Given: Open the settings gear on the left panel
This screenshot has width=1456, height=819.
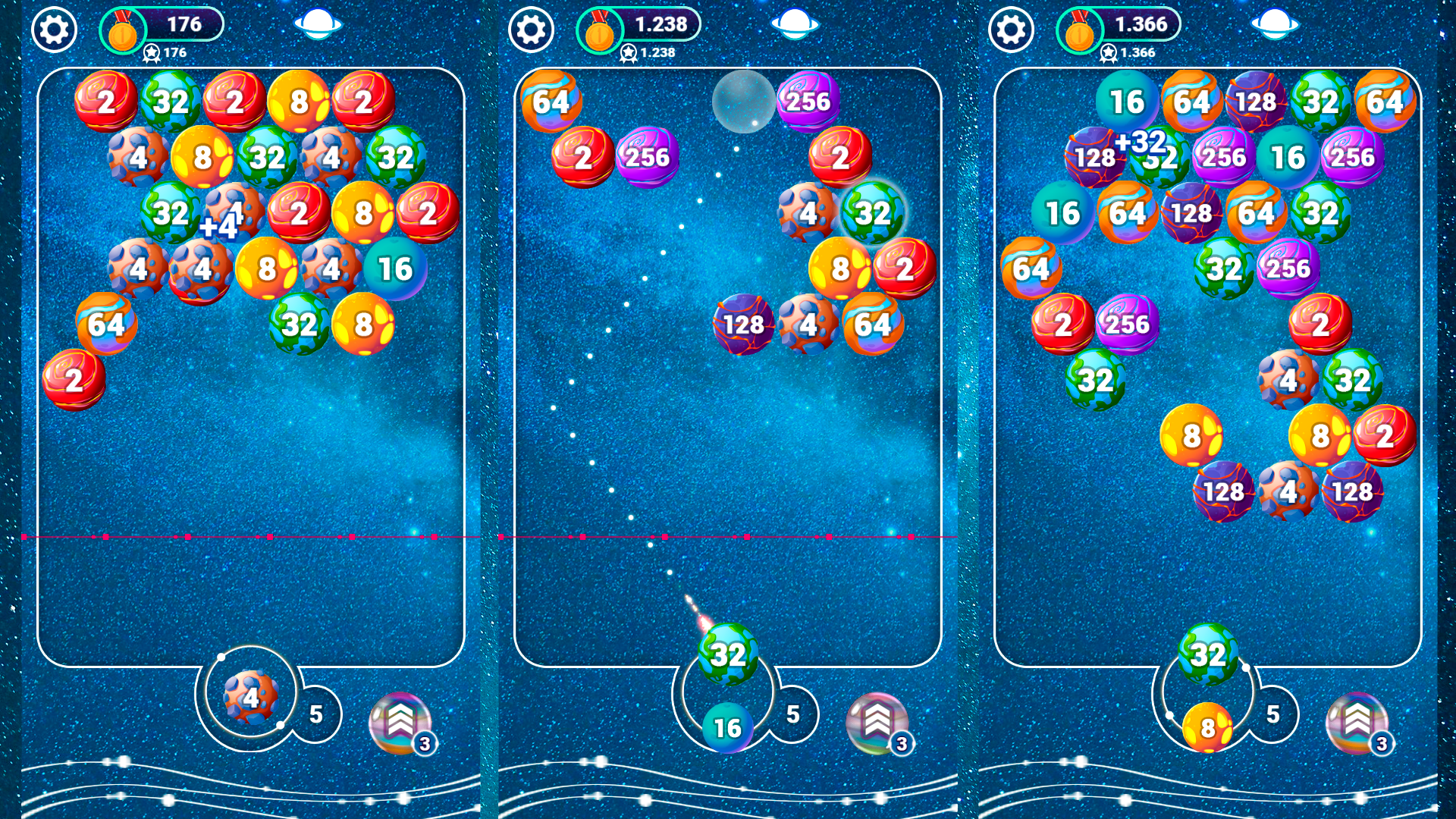Looking at the screenshot, I should pos(54,31).
